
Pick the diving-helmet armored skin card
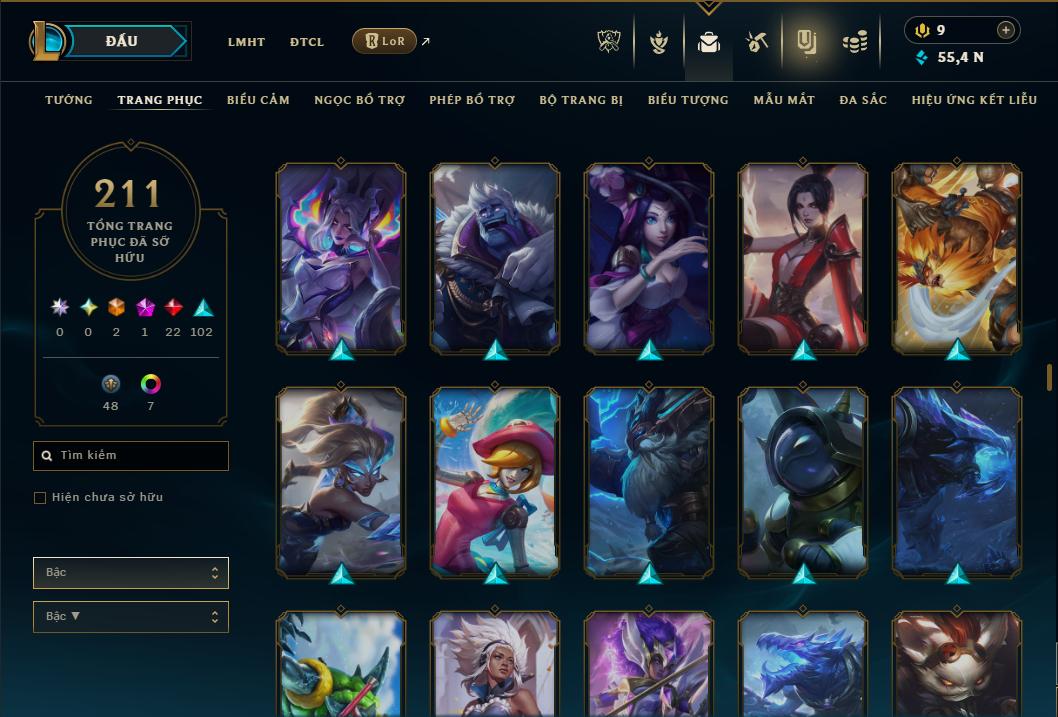(803, 480)
